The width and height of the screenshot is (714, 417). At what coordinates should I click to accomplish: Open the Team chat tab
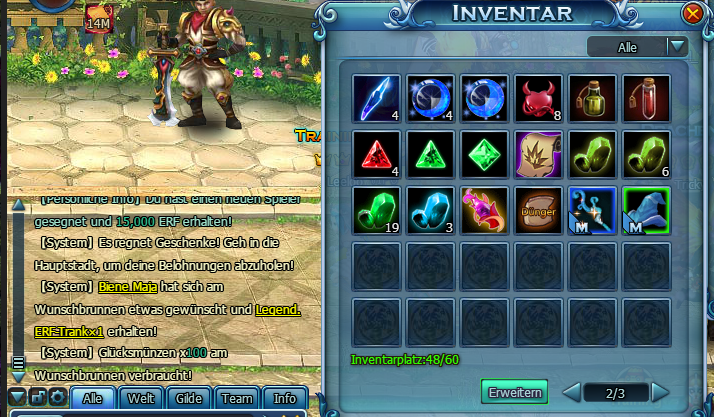point(237,398)
